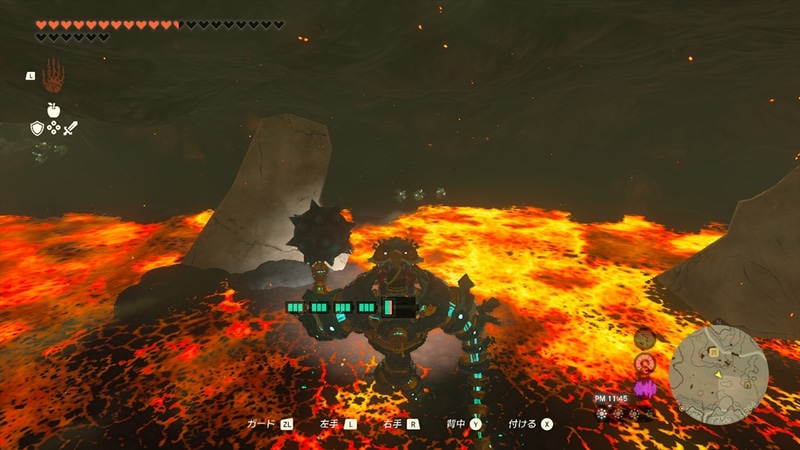Open the shield quick-select icon
This screenshot has height=450, width=800.
[x=37, y=128]
